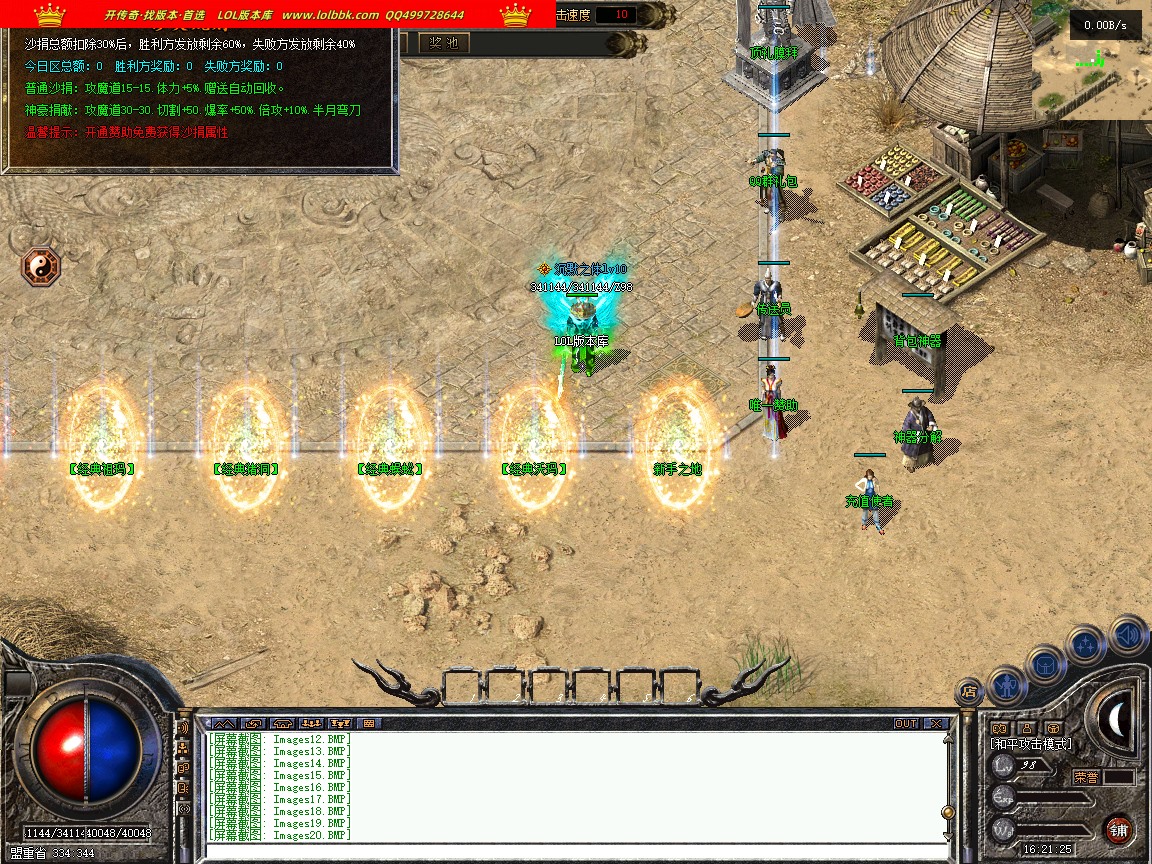Click the Lv level round button

tap(1003, 767)
